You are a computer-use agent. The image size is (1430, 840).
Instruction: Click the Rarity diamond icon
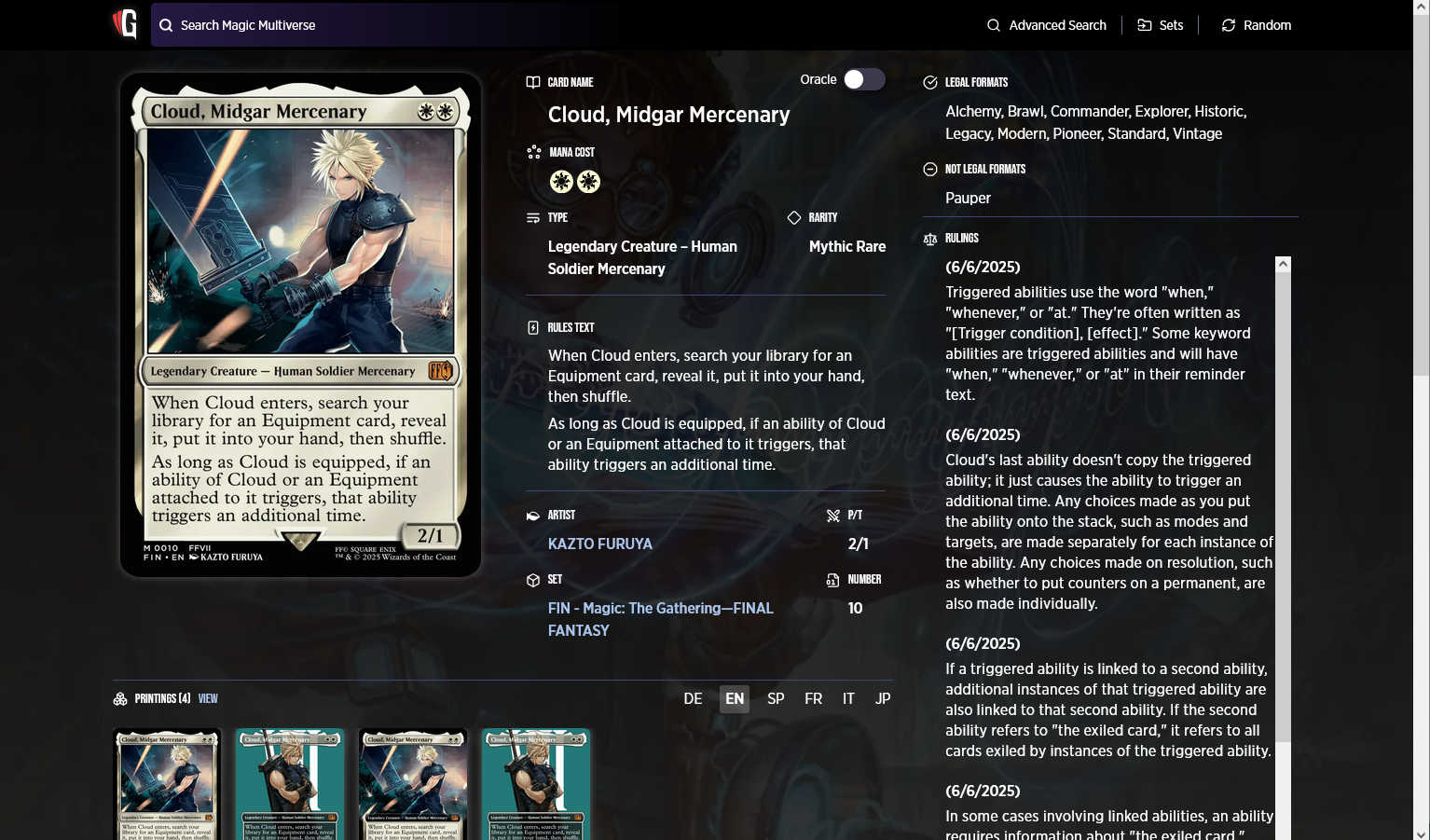tap(791, 217)
